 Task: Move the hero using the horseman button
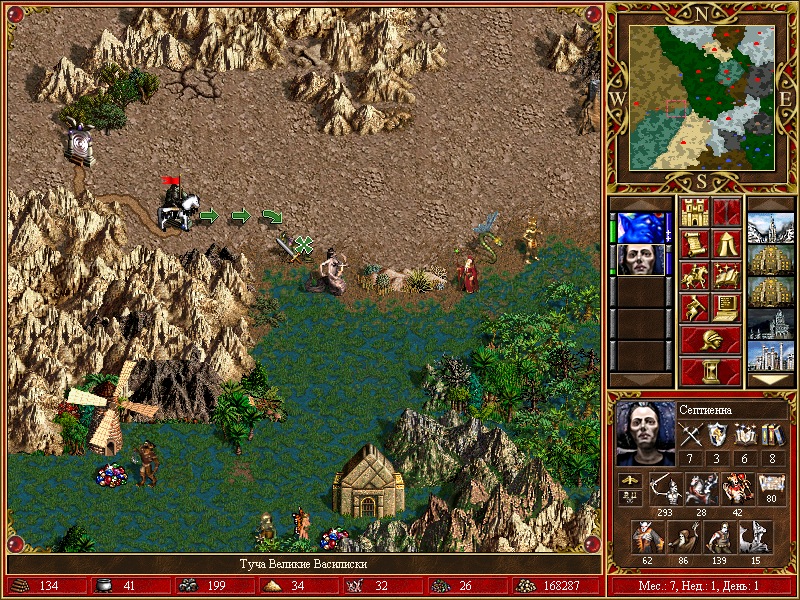694,276
